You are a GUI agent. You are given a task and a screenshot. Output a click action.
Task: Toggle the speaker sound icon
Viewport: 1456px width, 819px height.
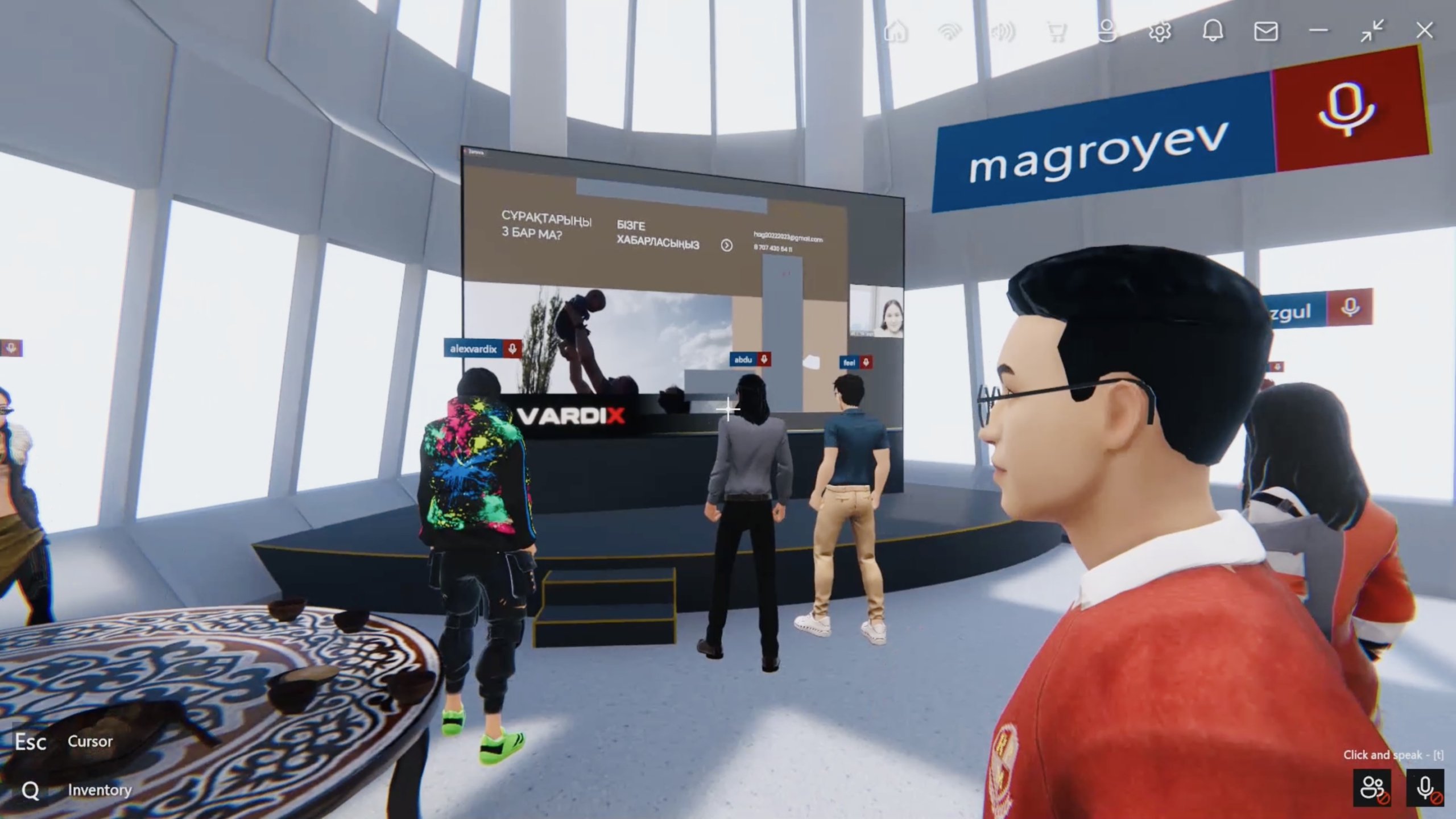coord(1003,31)
